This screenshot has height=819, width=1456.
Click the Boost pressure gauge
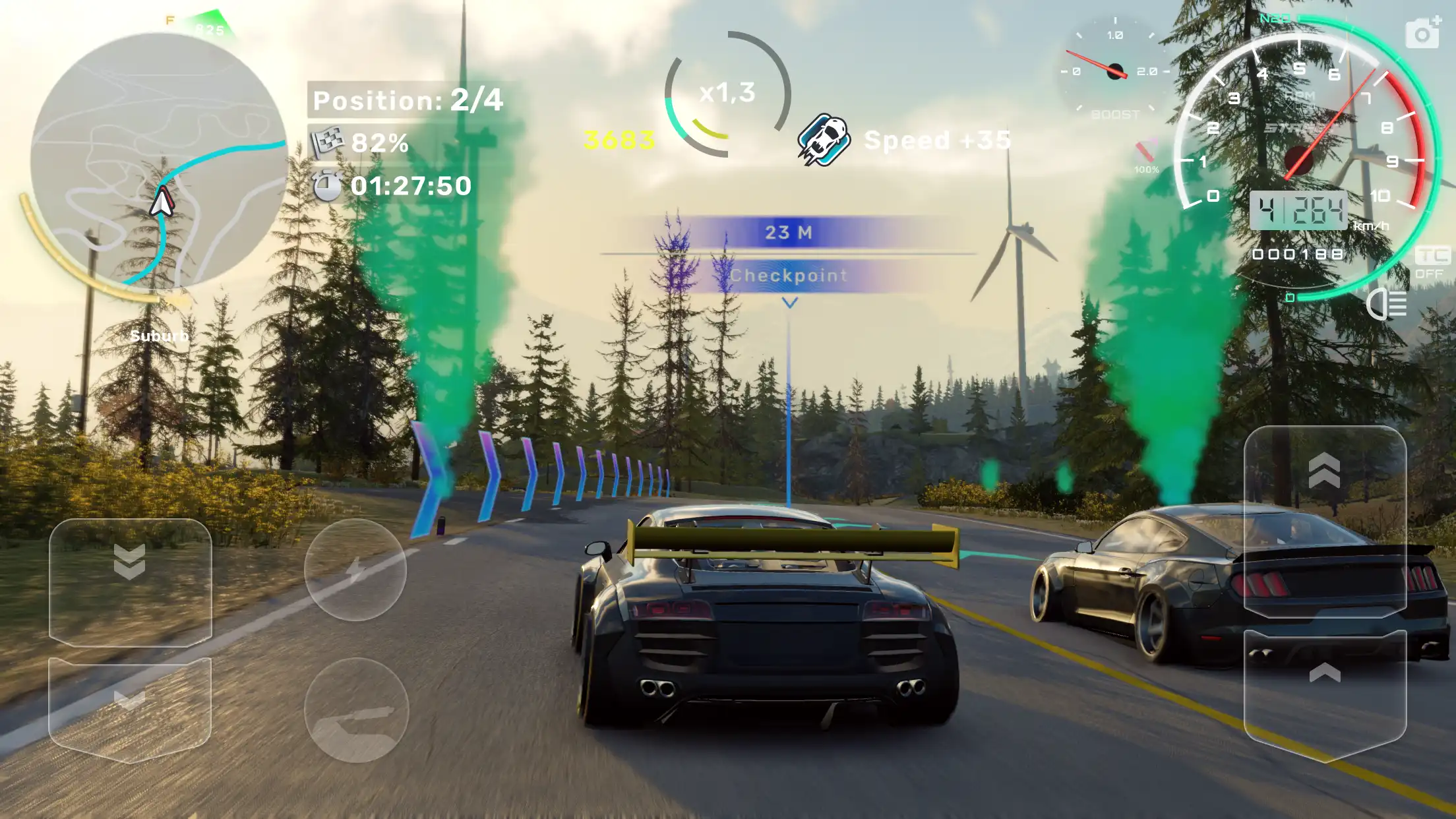tap(1116, 69)
